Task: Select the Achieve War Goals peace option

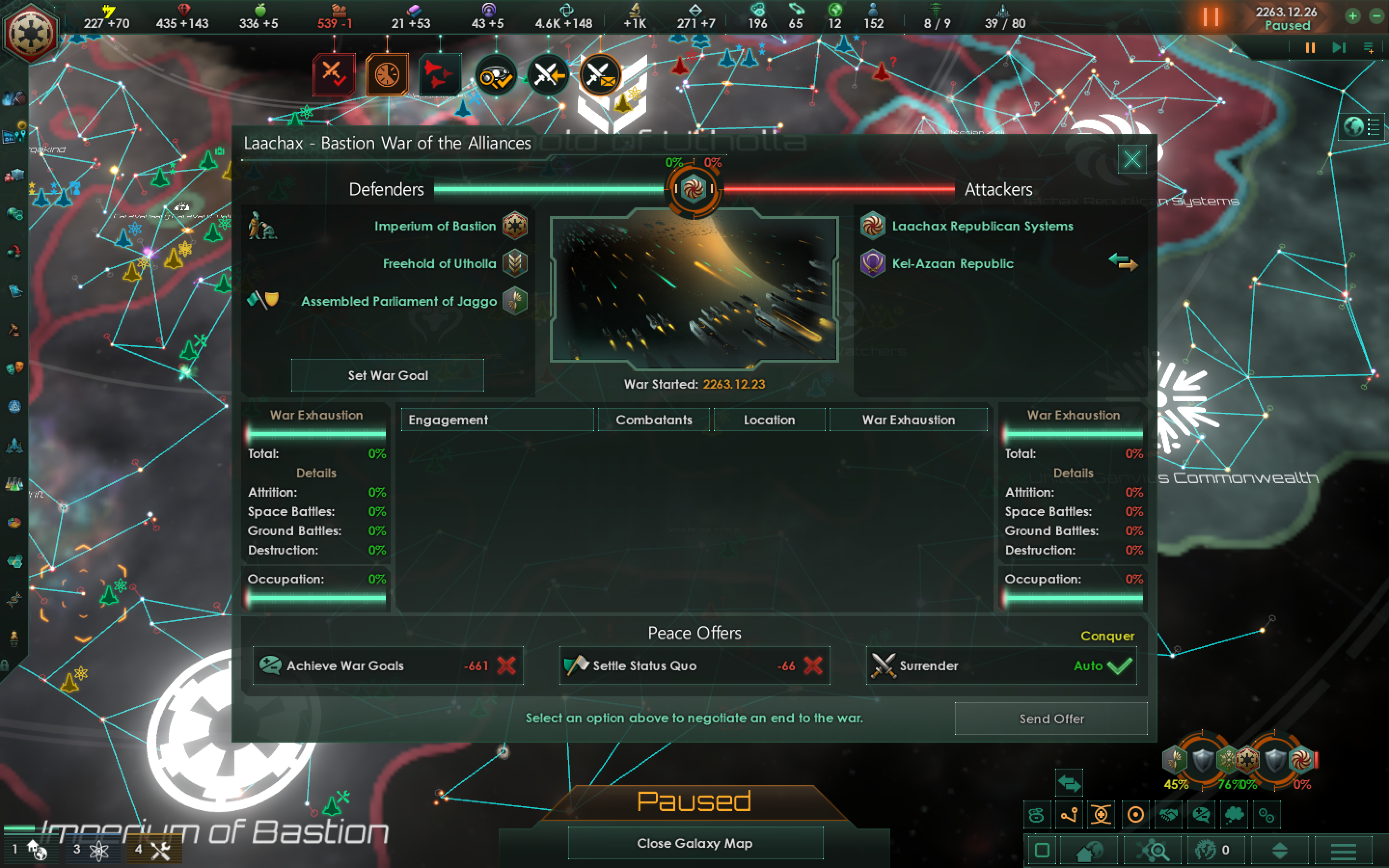Action: (x=388, y=666)
